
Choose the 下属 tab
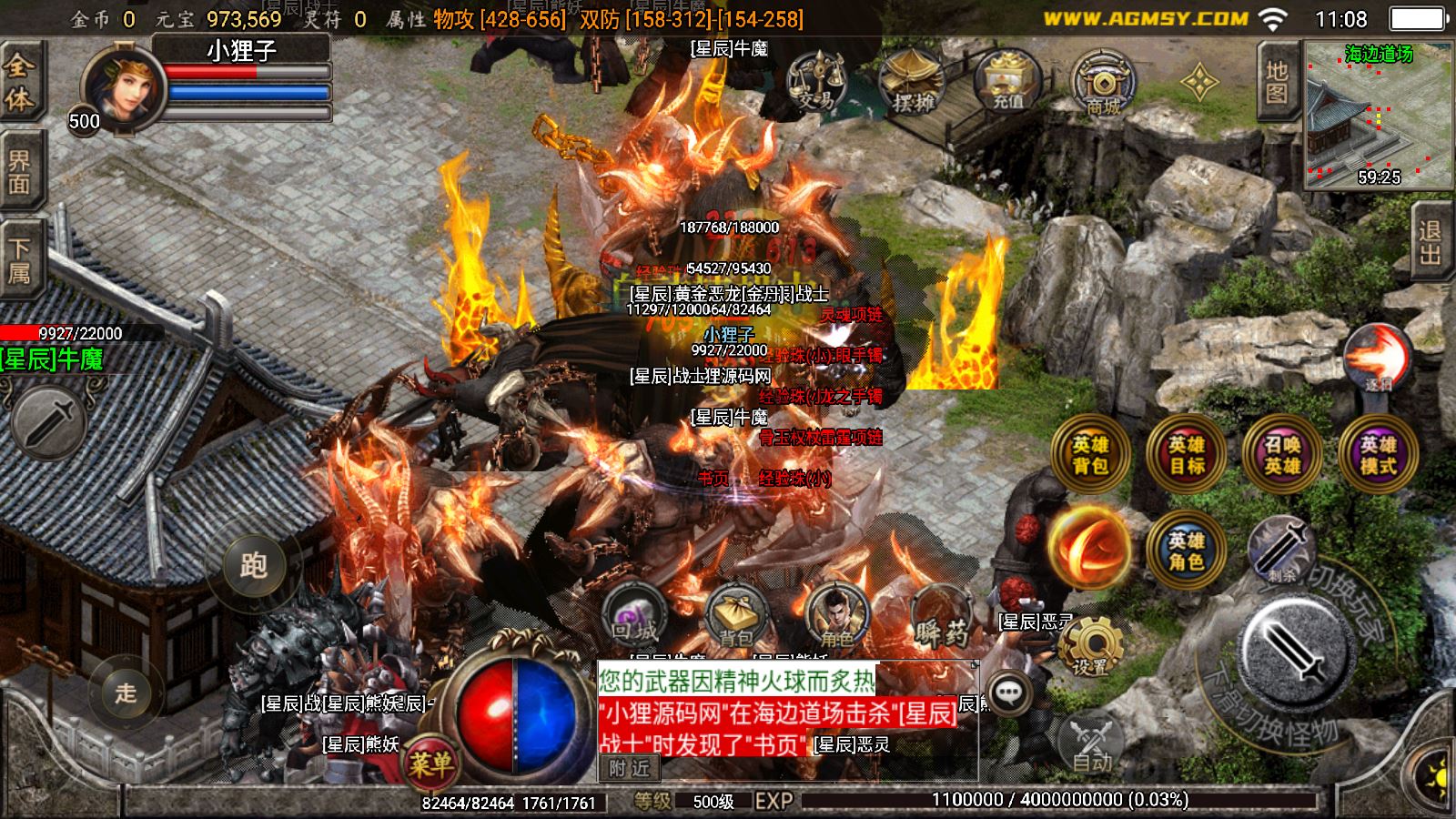[x=19, y=260]
